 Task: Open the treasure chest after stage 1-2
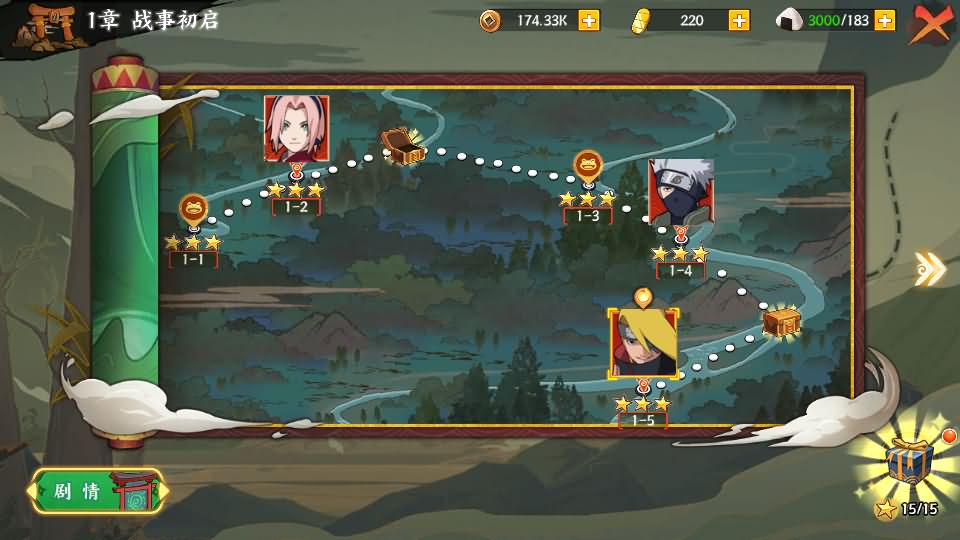coord(403,147)
